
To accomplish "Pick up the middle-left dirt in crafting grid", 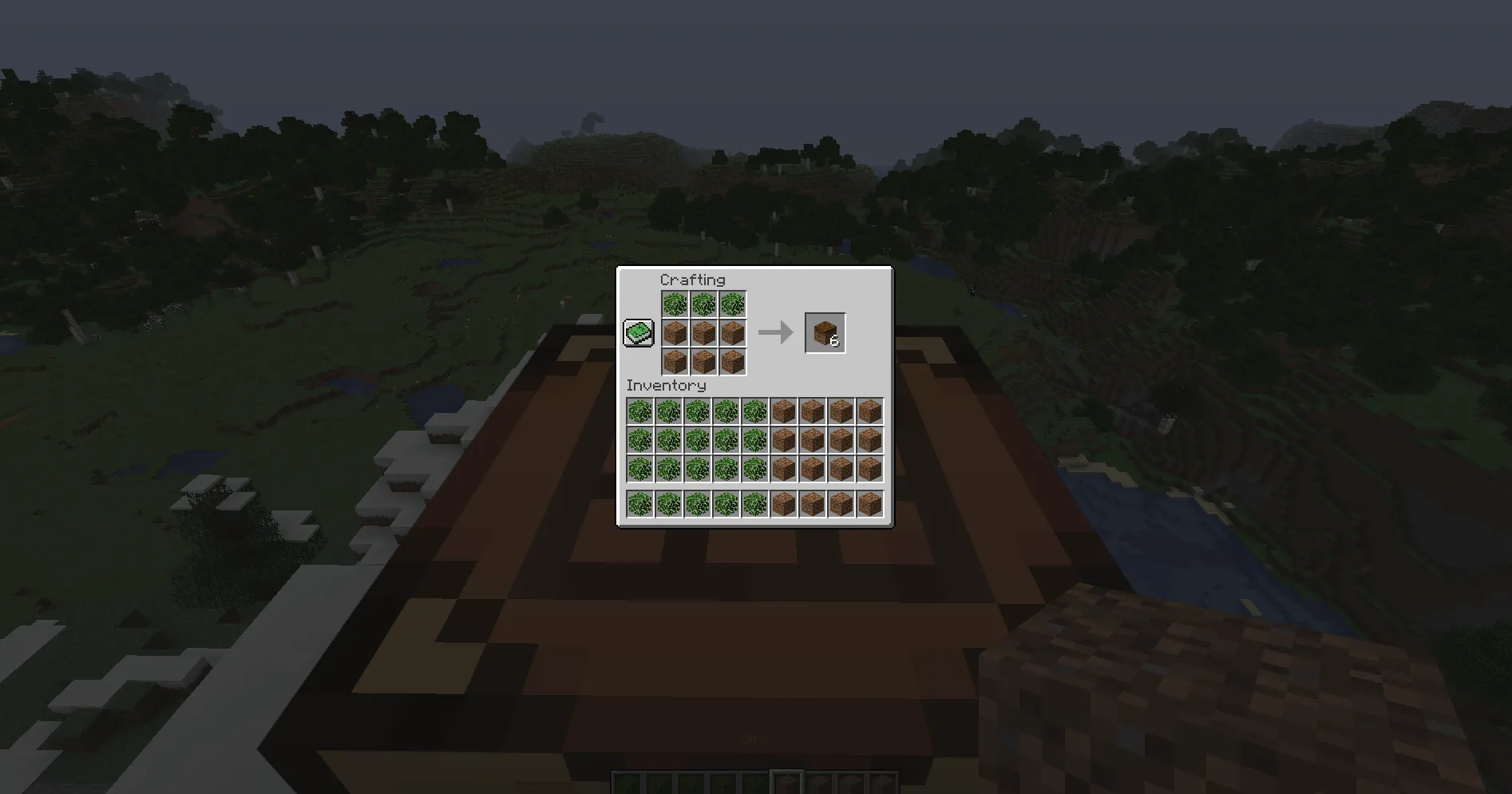I will click(x=675, y=333).
